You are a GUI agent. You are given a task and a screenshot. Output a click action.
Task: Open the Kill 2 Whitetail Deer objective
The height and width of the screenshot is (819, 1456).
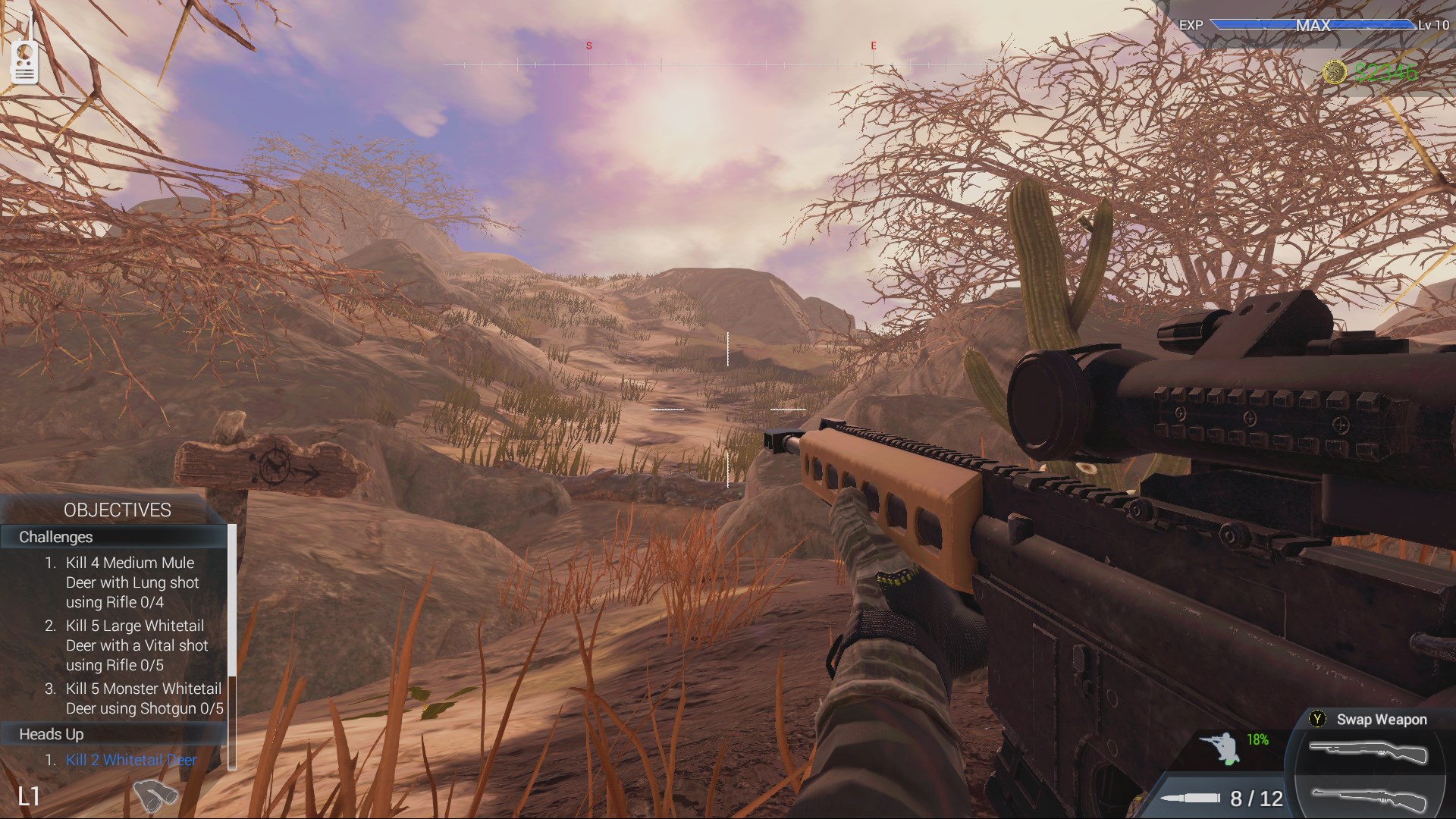click(x=130, y=760)
